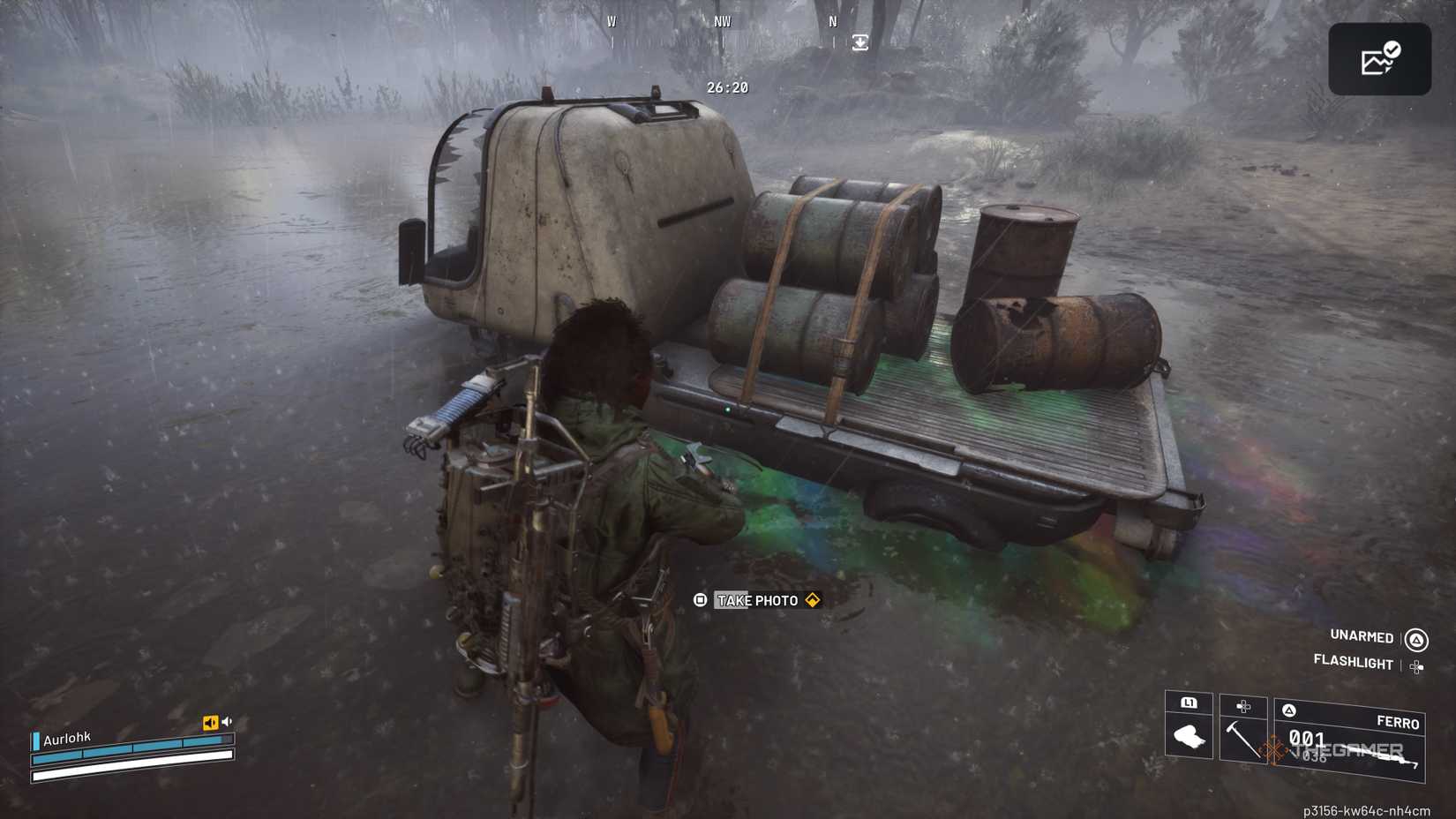Select the N marker on the compass
The width and height of the screenshot is (1456, 819).
tap(831, 22)
